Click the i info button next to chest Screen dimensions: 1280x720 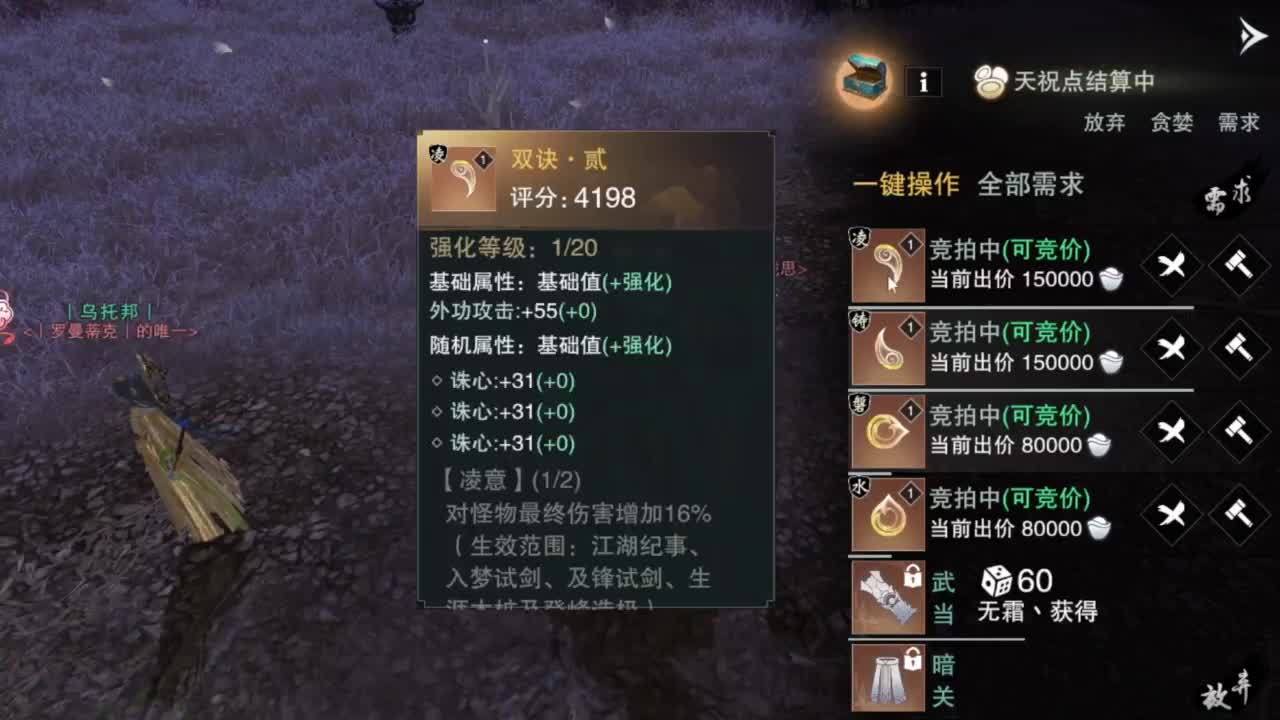(x=923, y=82)
